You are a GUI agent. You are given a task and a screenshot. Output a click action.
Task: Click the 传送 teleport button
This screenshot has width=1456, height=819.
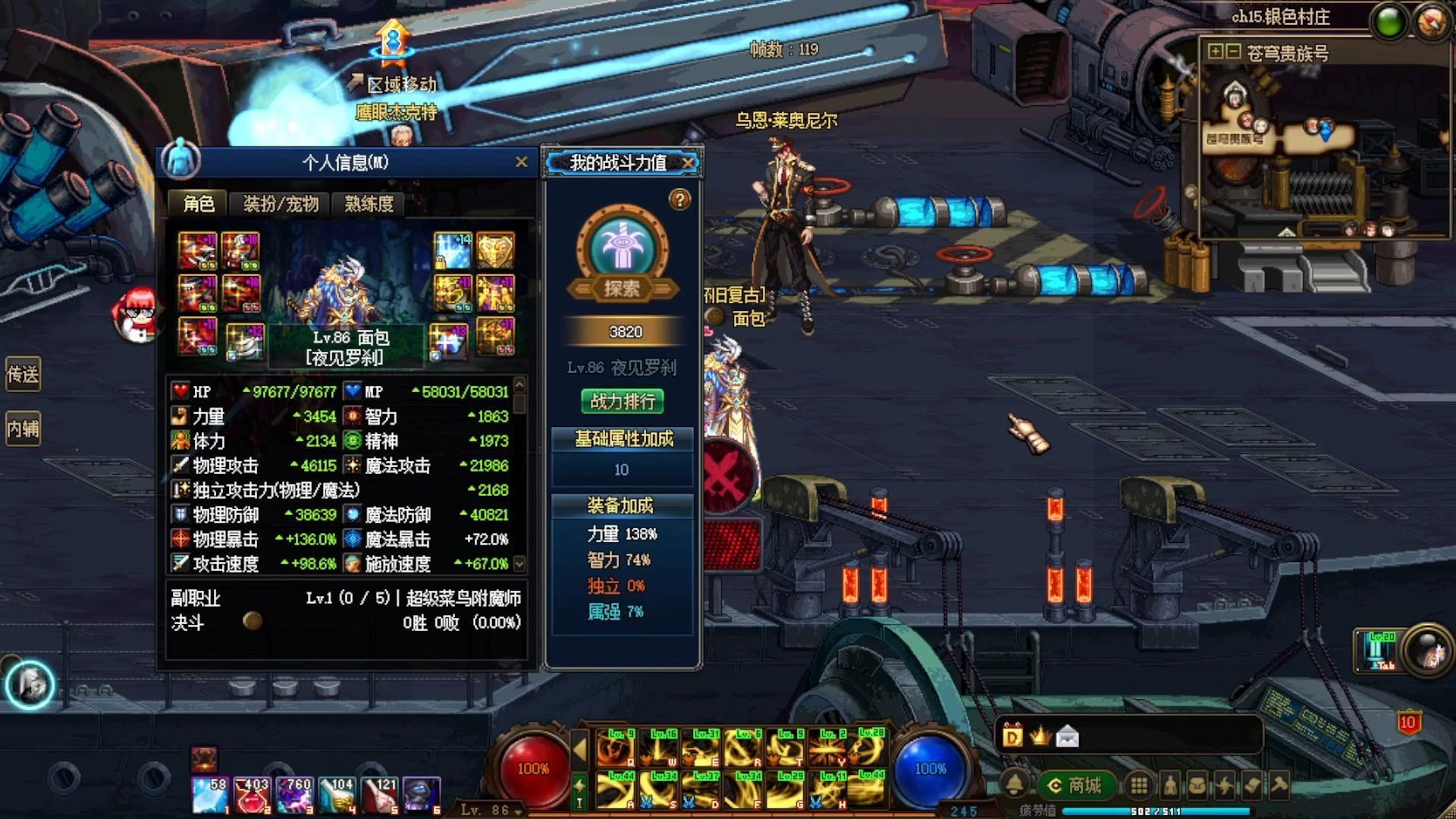tap(23, 375)
